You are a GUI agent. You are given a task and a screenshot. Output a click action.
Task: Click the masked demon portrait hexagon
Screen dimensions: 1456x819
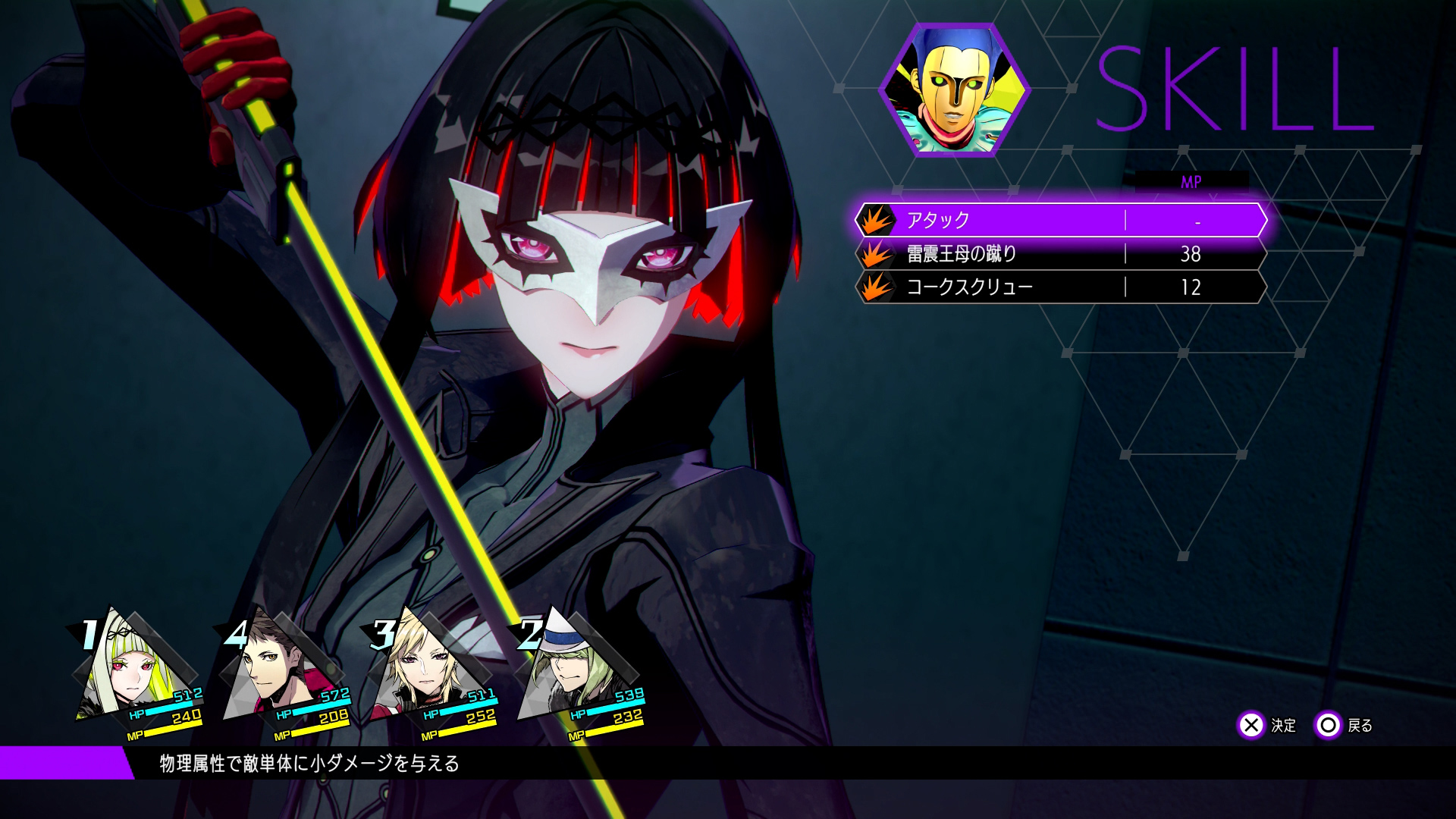pos(954,90)
